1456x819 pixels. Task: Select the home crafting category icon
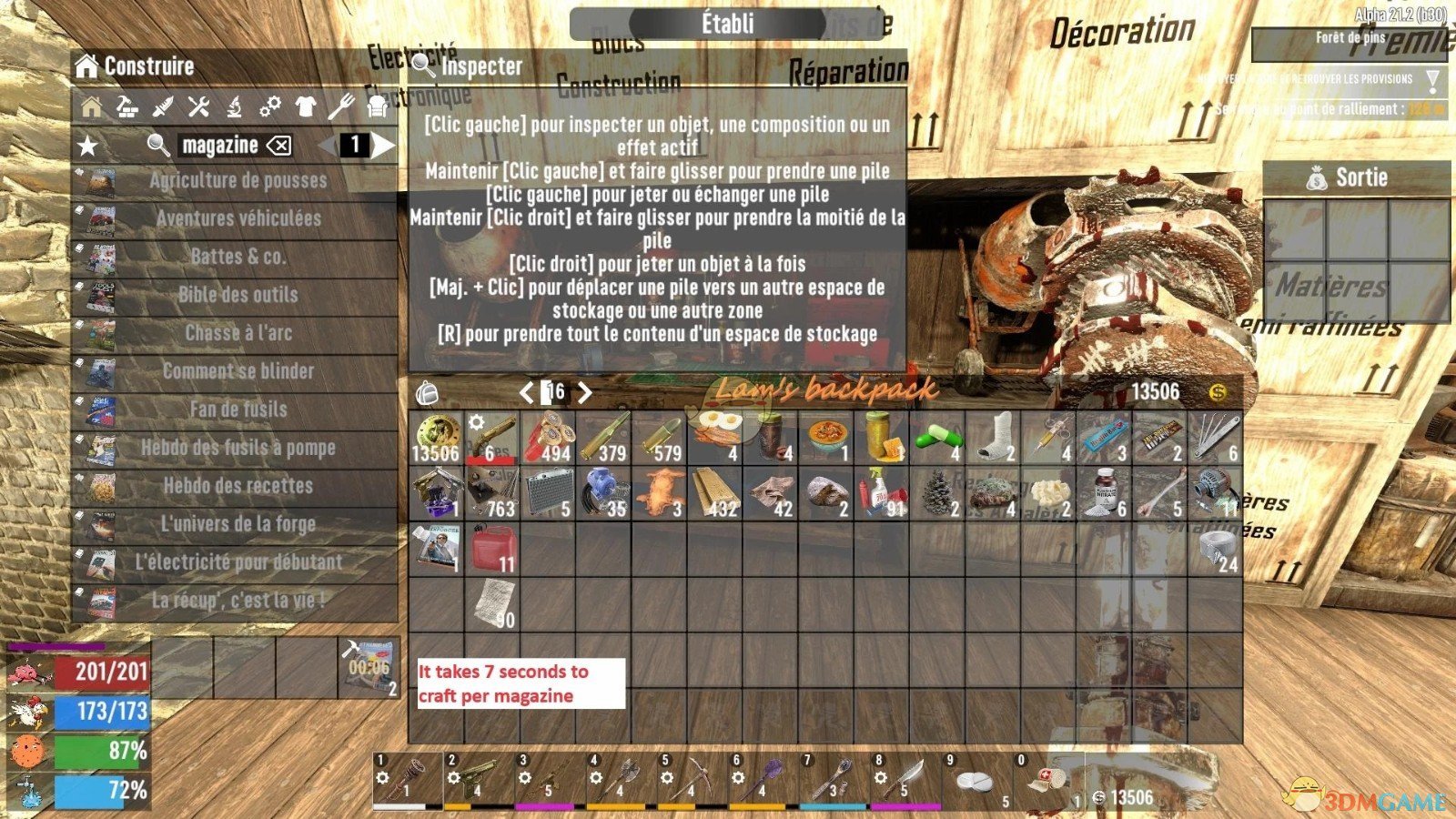(92, 107)
